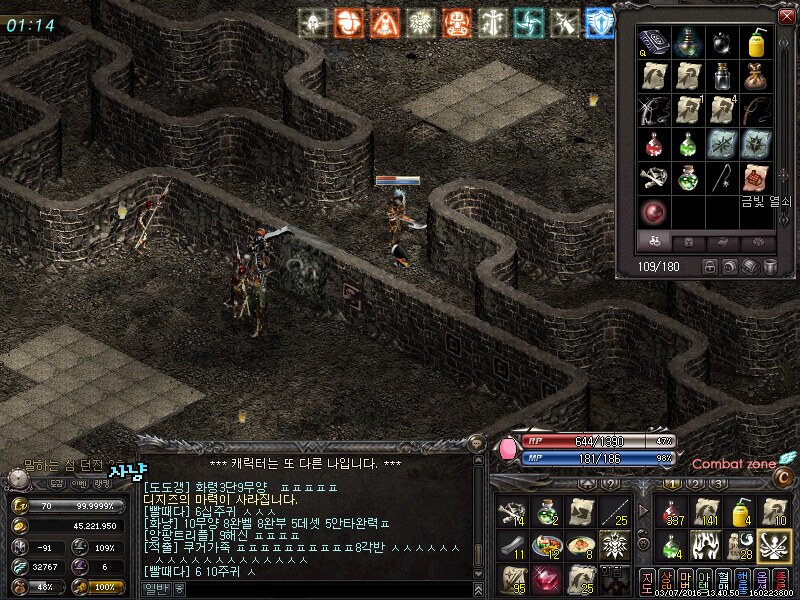Open the map with the 지도 button

pyautogui.click(x=646, y=583)
